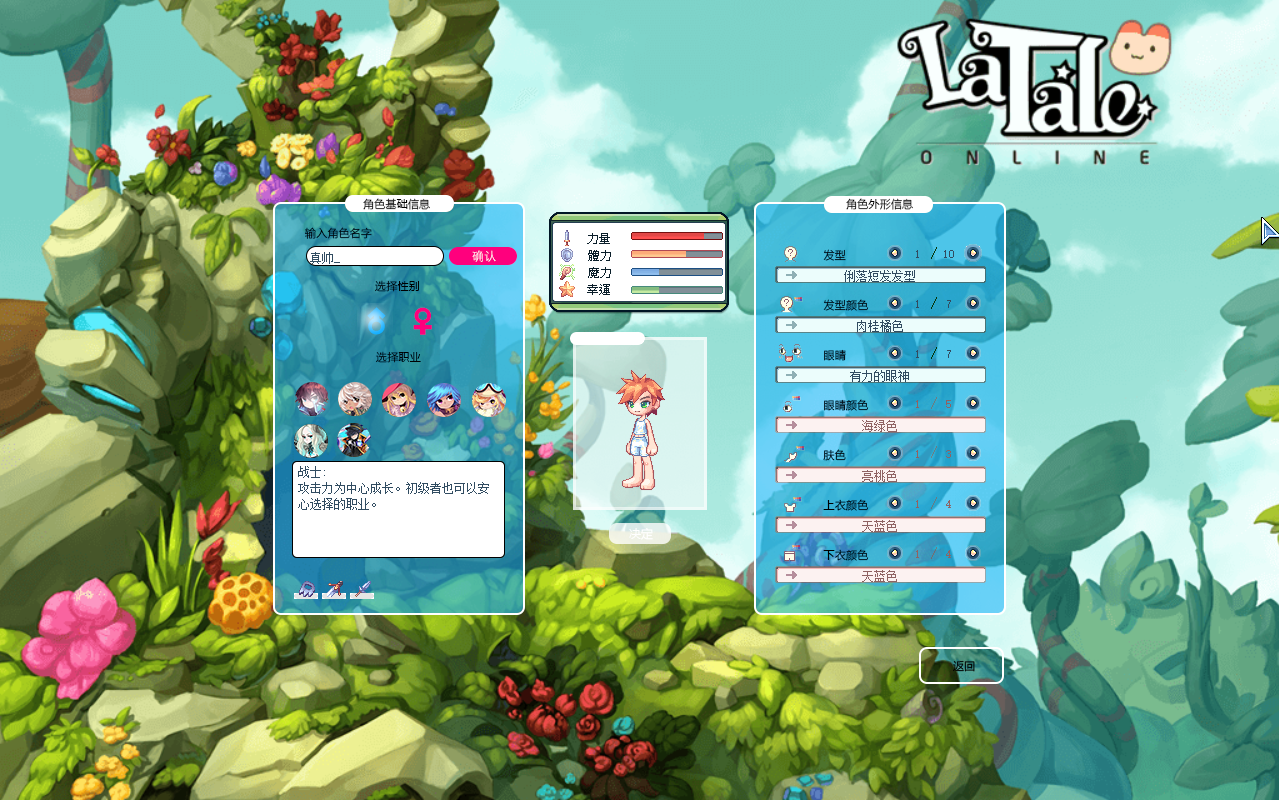Select the blue male gender symbol
The height and width of the screenshot is (800, 1279).
click(x=375, y=321)
